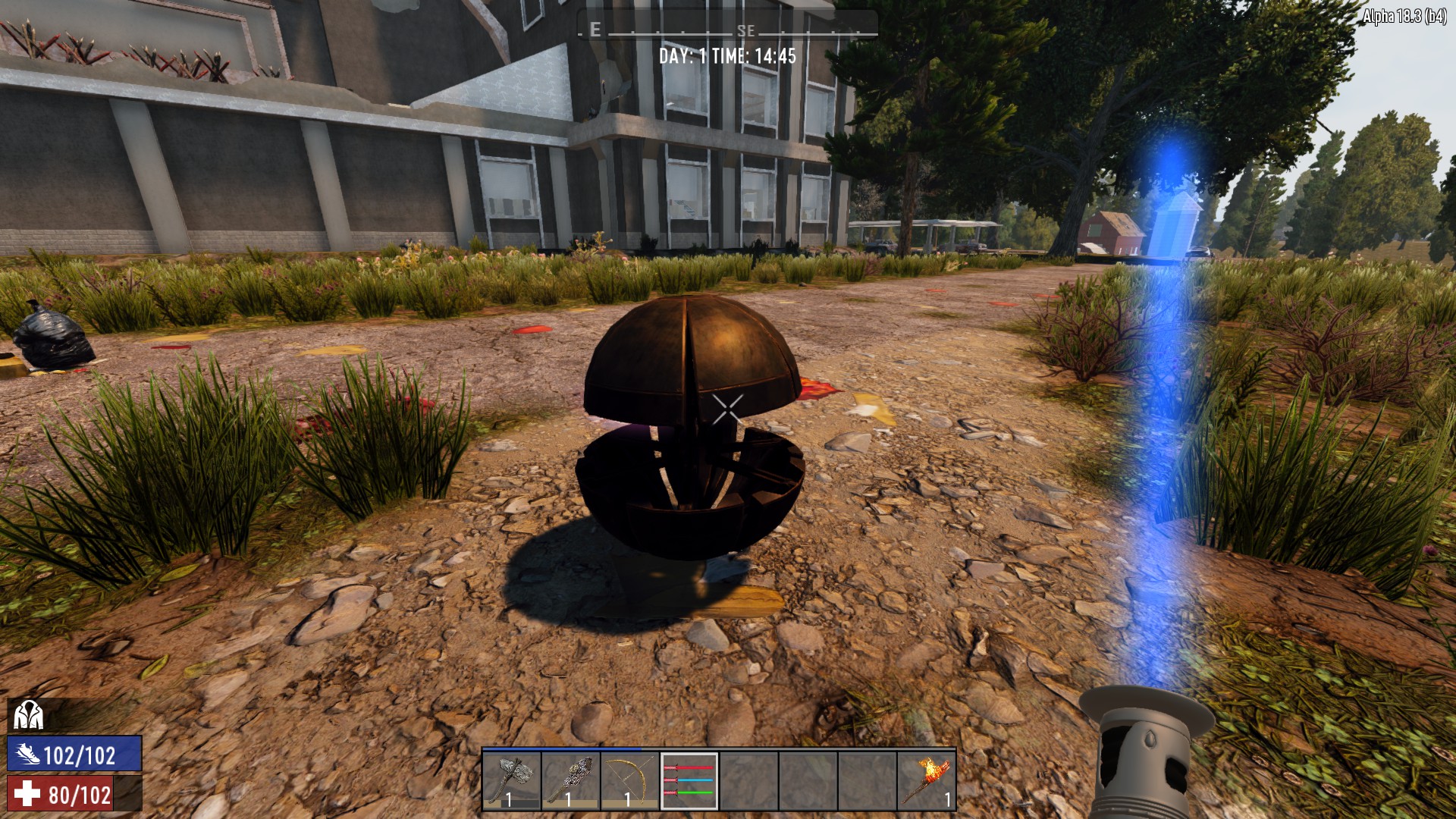The image size is (1456, 819).
Task: Click the jacket status icon above stamina
Action: coord(28,714)
